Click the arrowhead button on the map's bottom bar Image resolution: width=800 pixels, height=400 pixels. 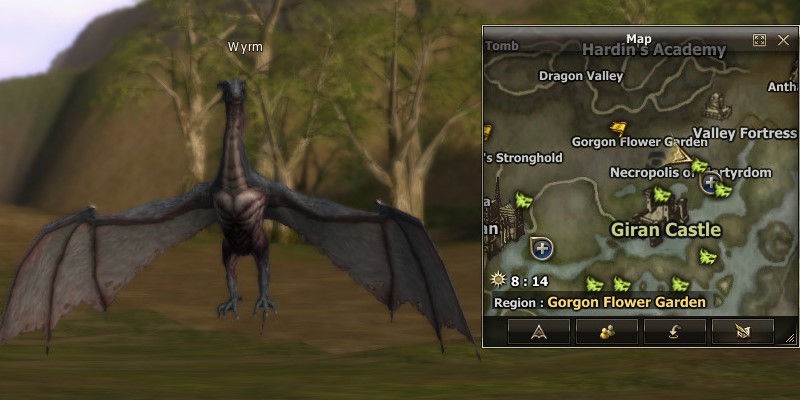537,332
